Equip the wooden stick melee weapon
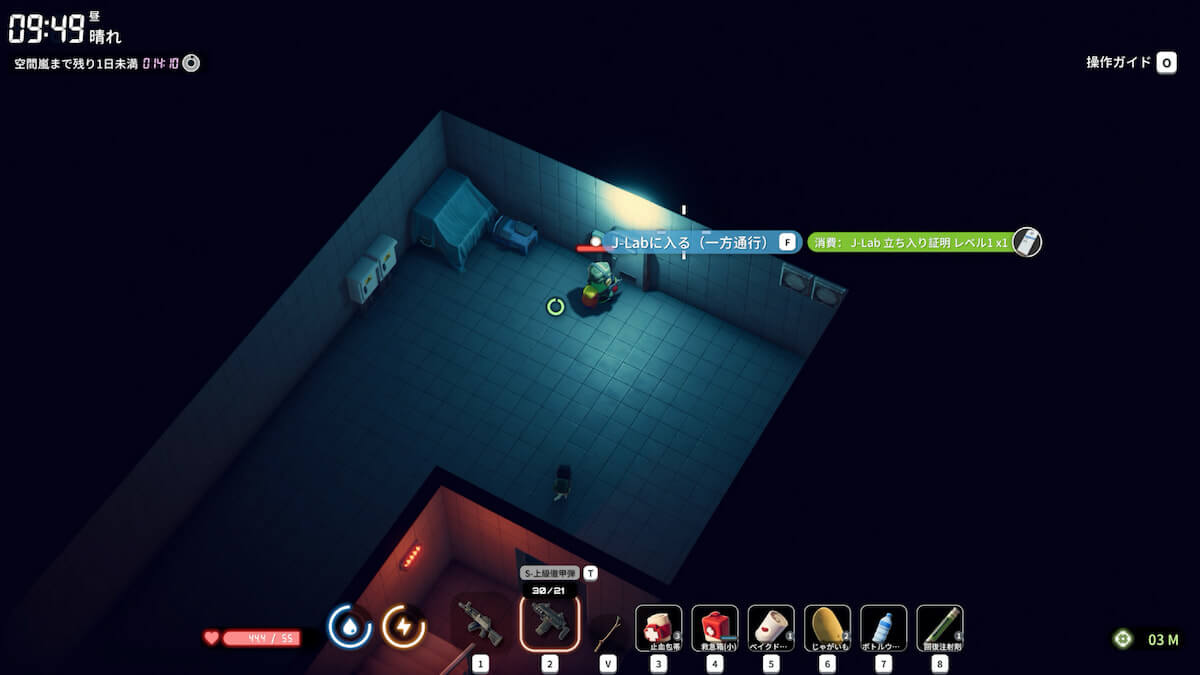1200x675 pixels. (x=608, y=630)
